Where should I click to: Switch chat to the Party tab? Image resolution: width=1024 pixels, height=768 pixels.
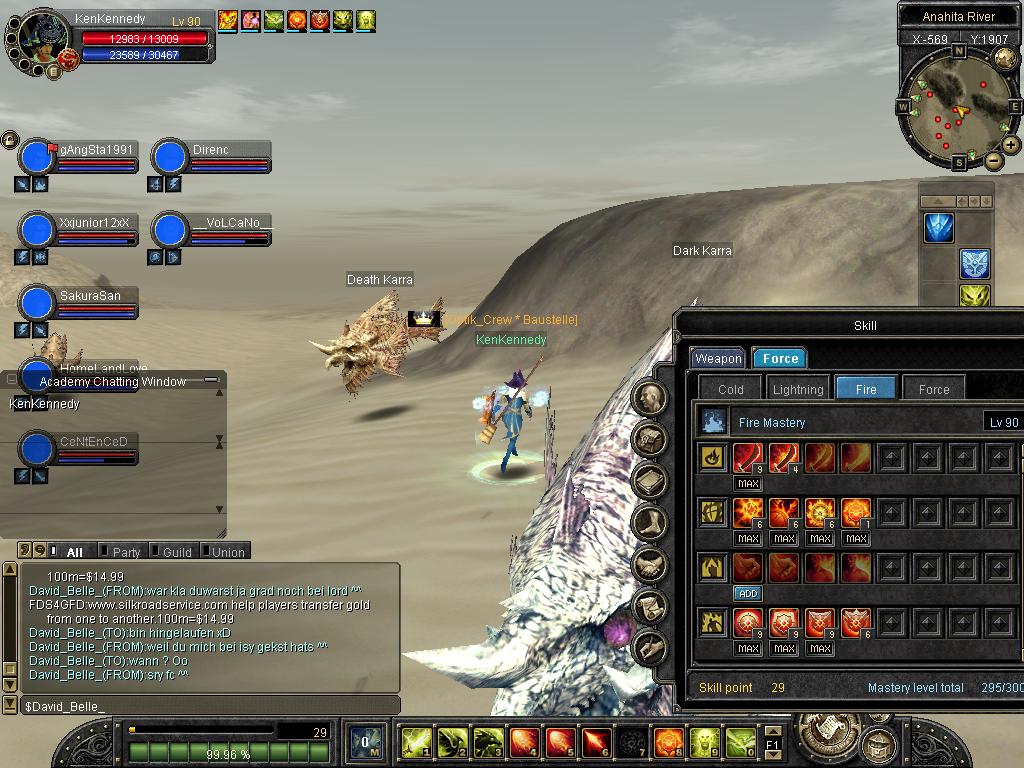(126, 552)
